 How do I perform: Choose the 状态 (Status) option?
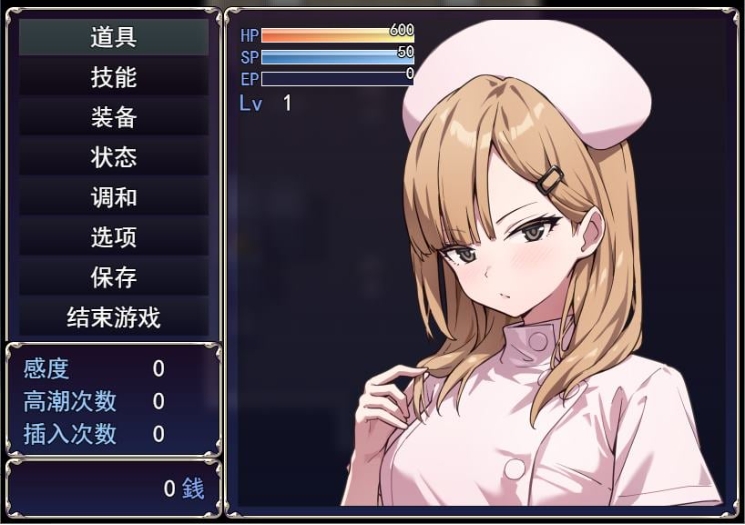[x=114, y=158]
